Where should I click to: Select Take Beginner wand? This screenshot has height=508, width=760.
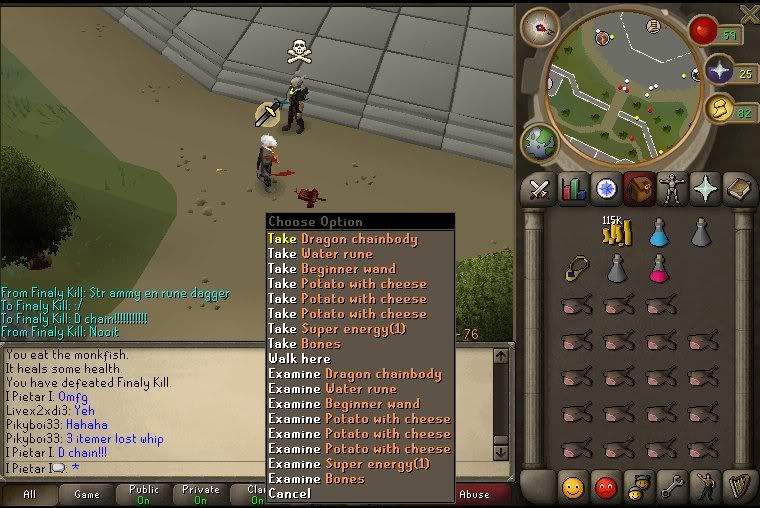331,269
